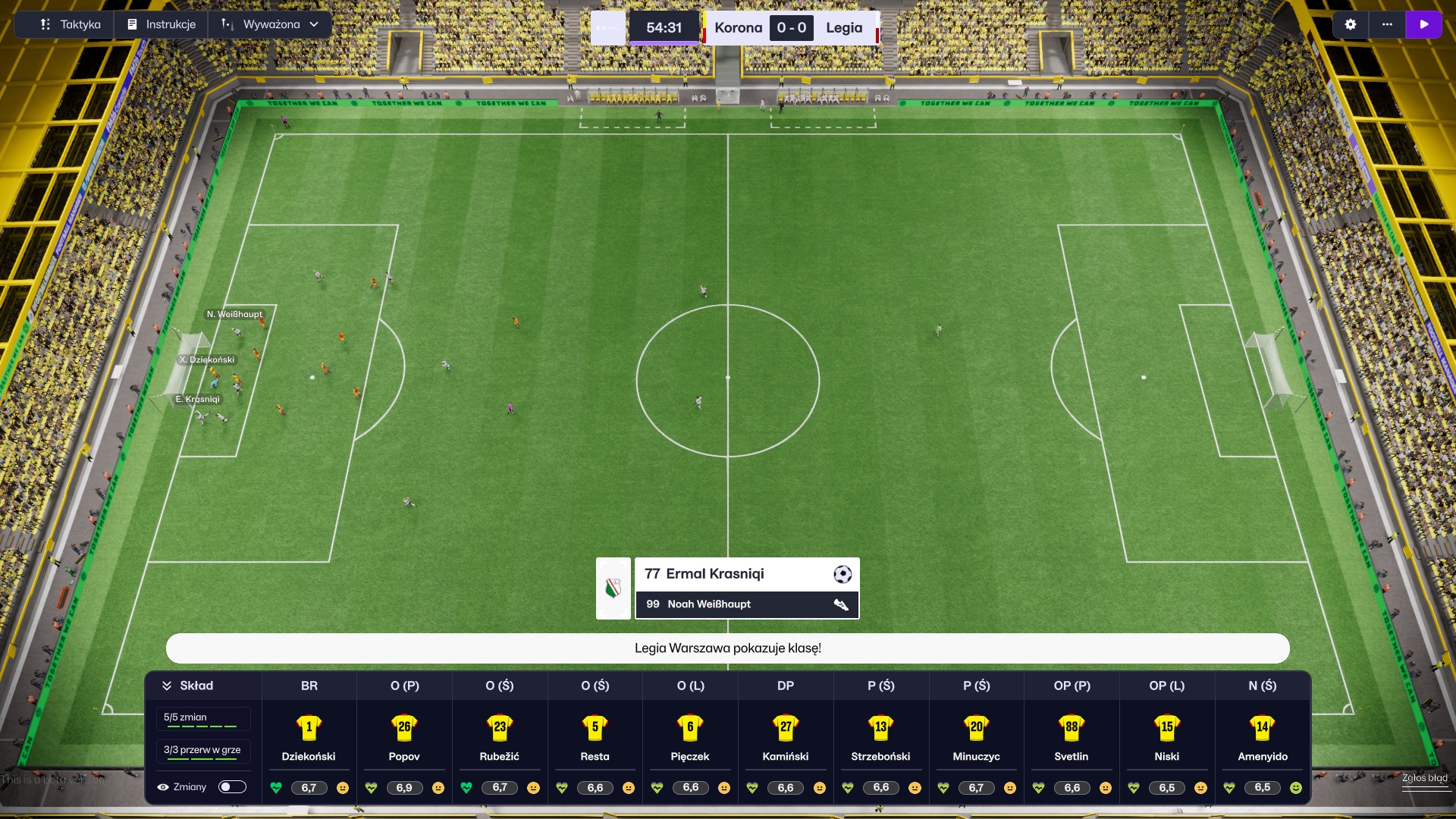Select the Legia Warszawa club crest
The height and width of the screenshot is (819, 1456).
point(613,588)
